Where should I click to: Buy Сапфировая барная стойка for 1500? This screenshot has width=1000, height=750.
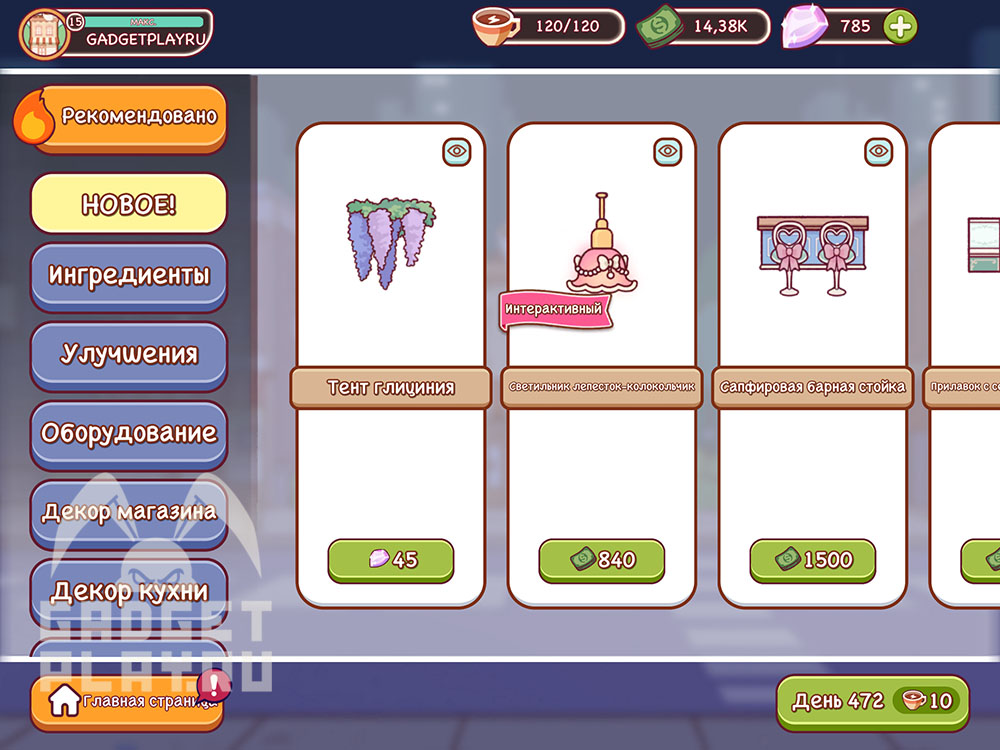click(x=813, y=560)
